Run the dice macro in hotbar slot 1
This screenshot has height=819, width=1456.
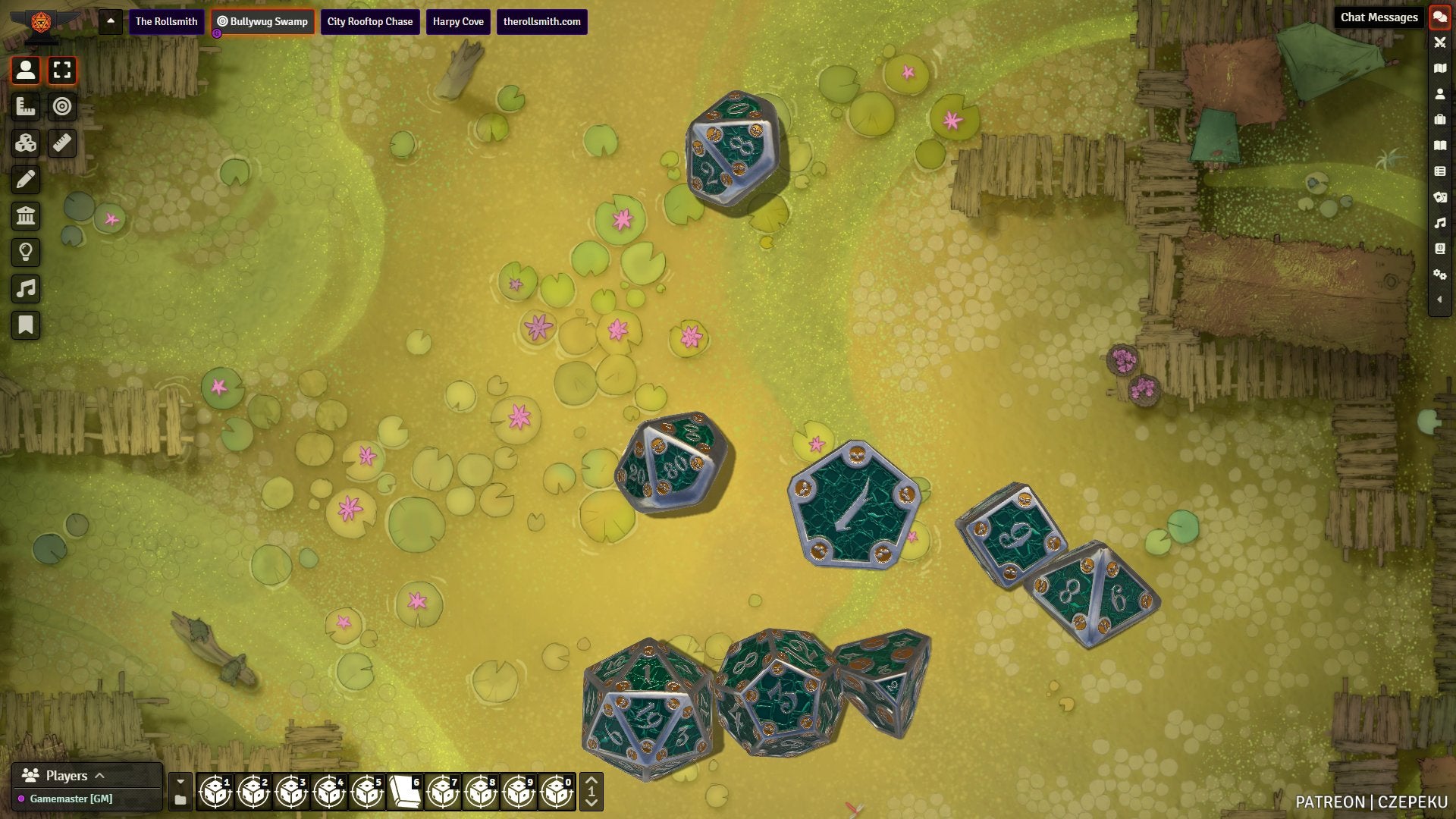(215, 792)
